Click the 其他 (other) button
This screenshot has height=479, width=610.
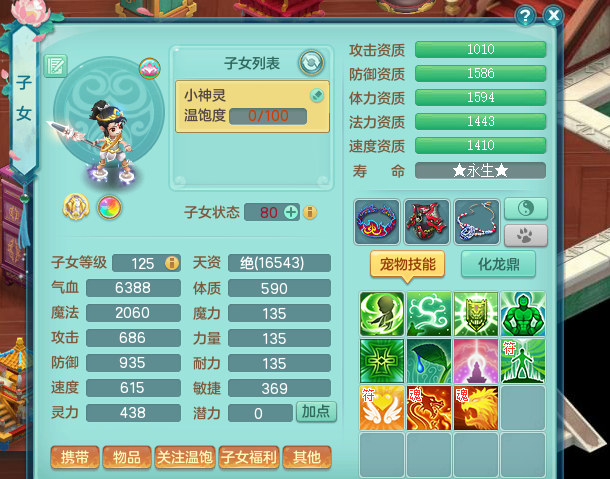click(307, 458)
